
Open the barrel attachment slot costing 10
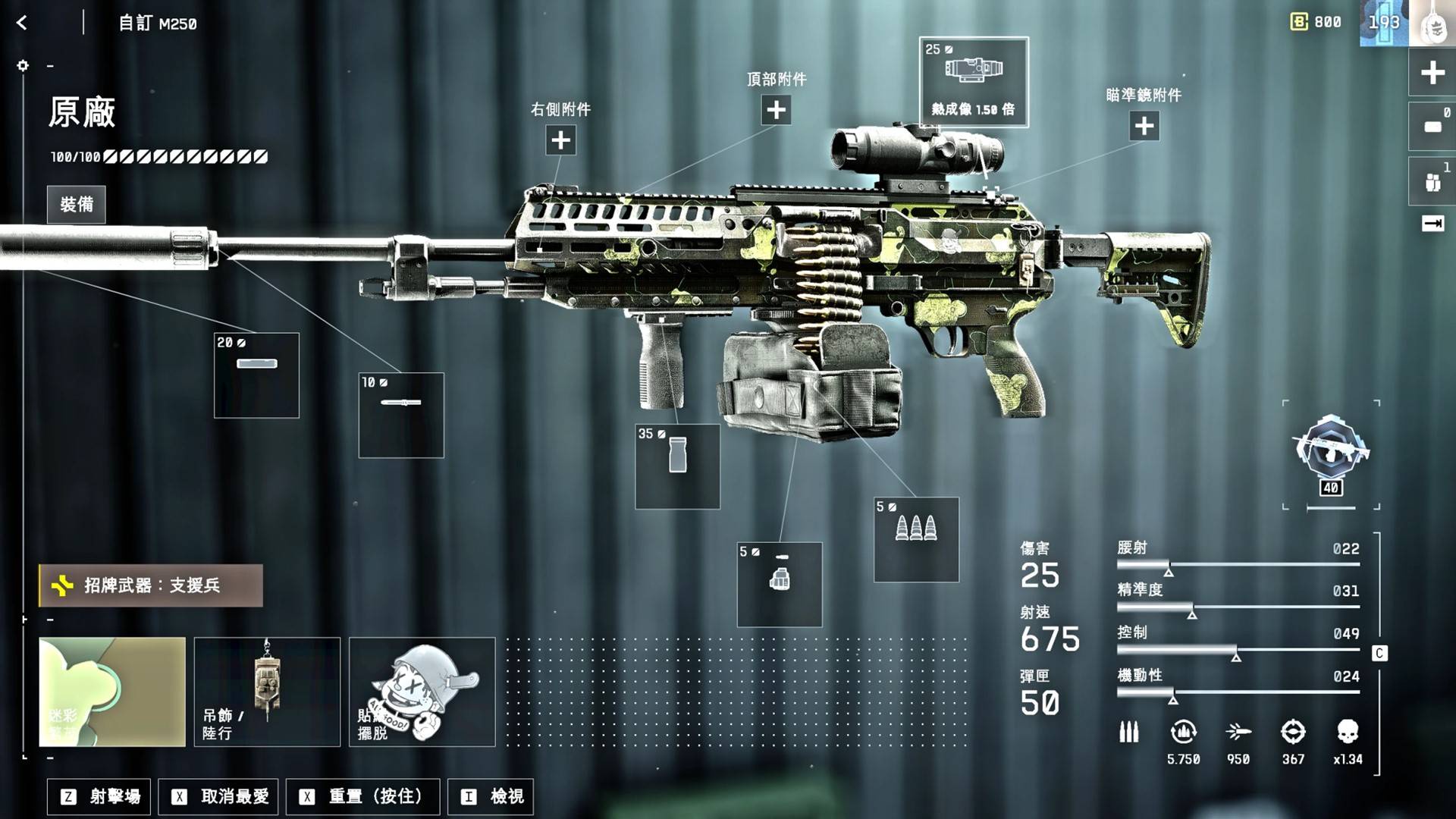coord(401,415)
